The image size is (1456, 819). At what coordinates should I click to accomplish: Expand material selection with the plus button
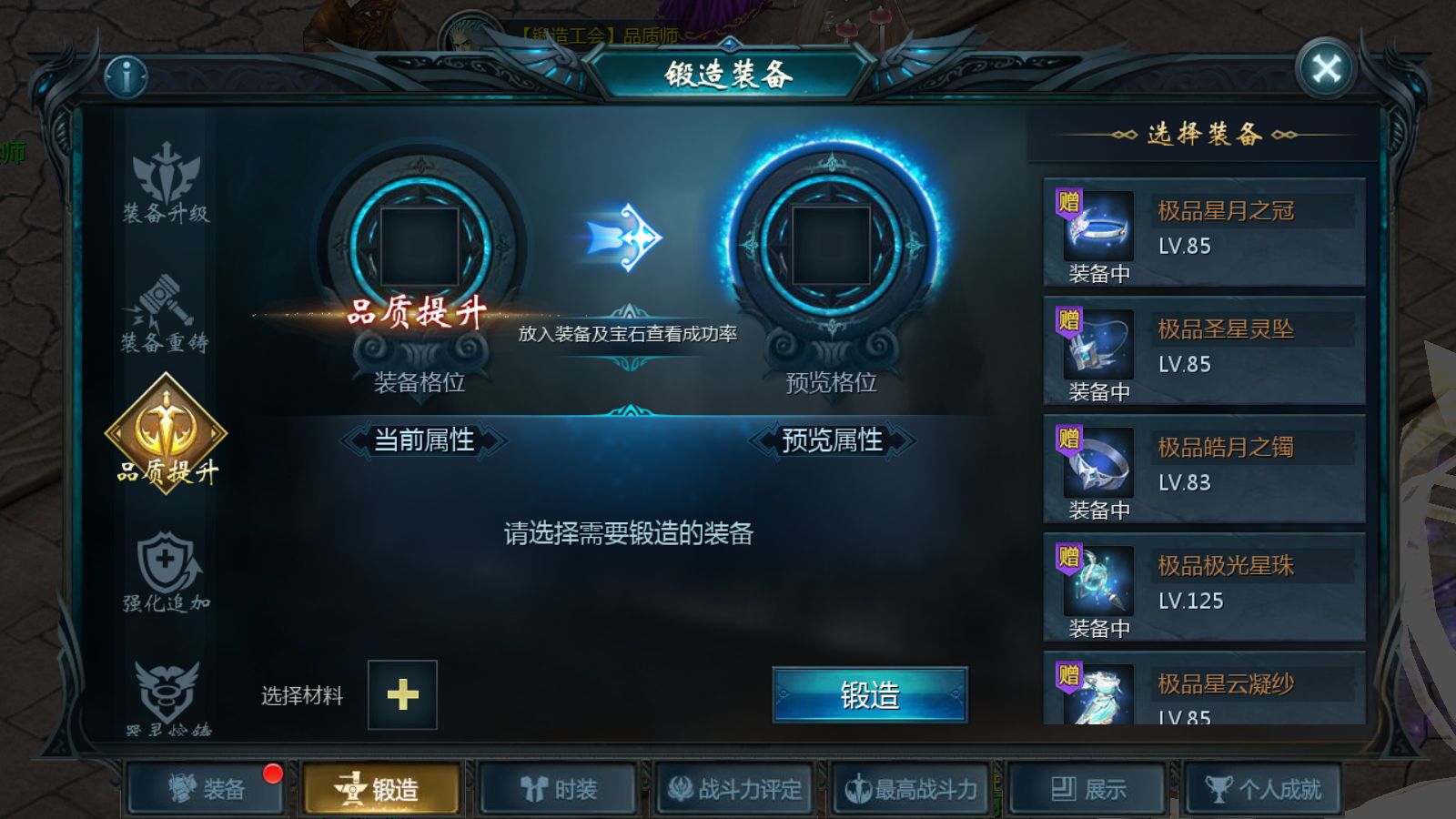coord(400,695)
